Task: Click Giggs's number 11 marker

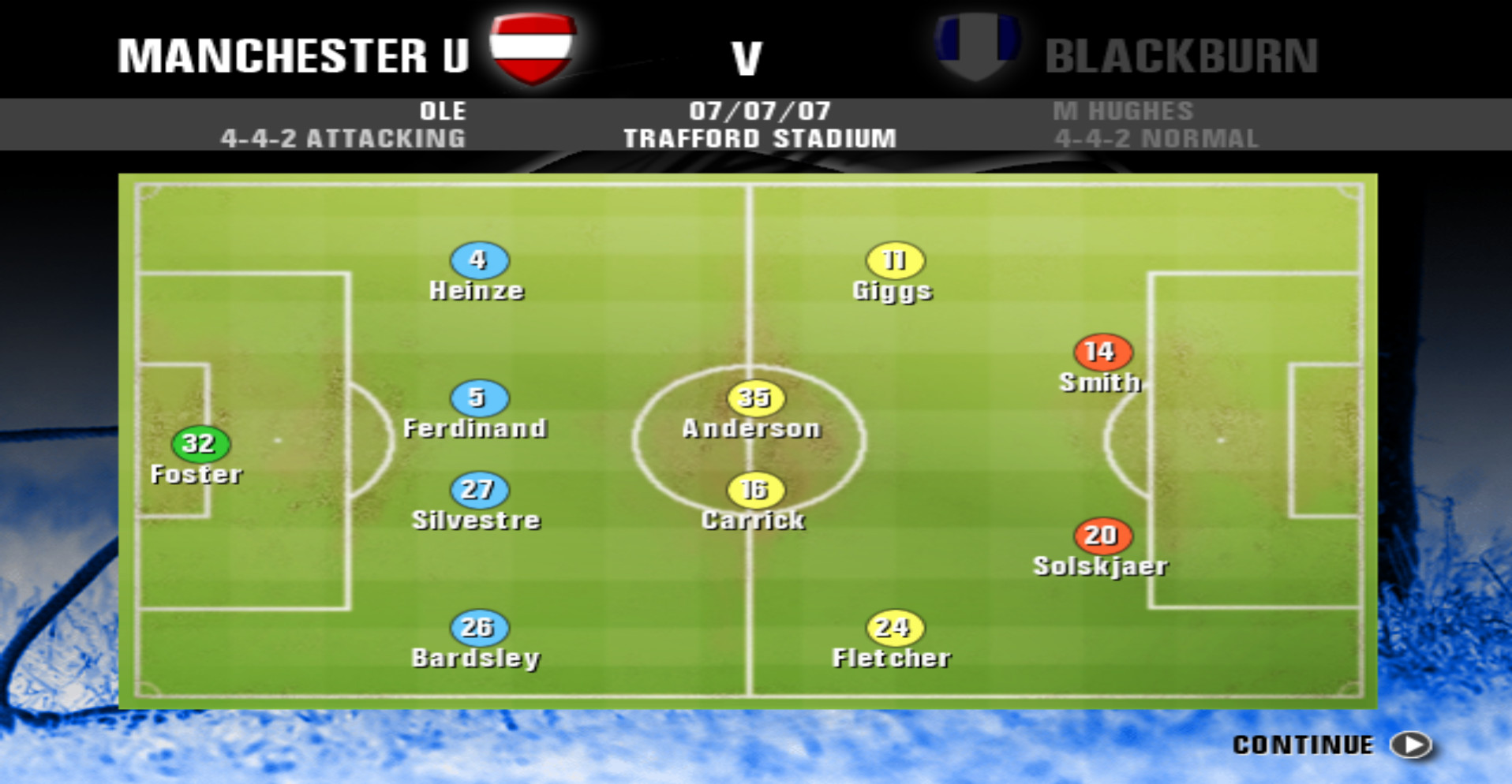Action: pyautogui.click(x=893, y=259)
